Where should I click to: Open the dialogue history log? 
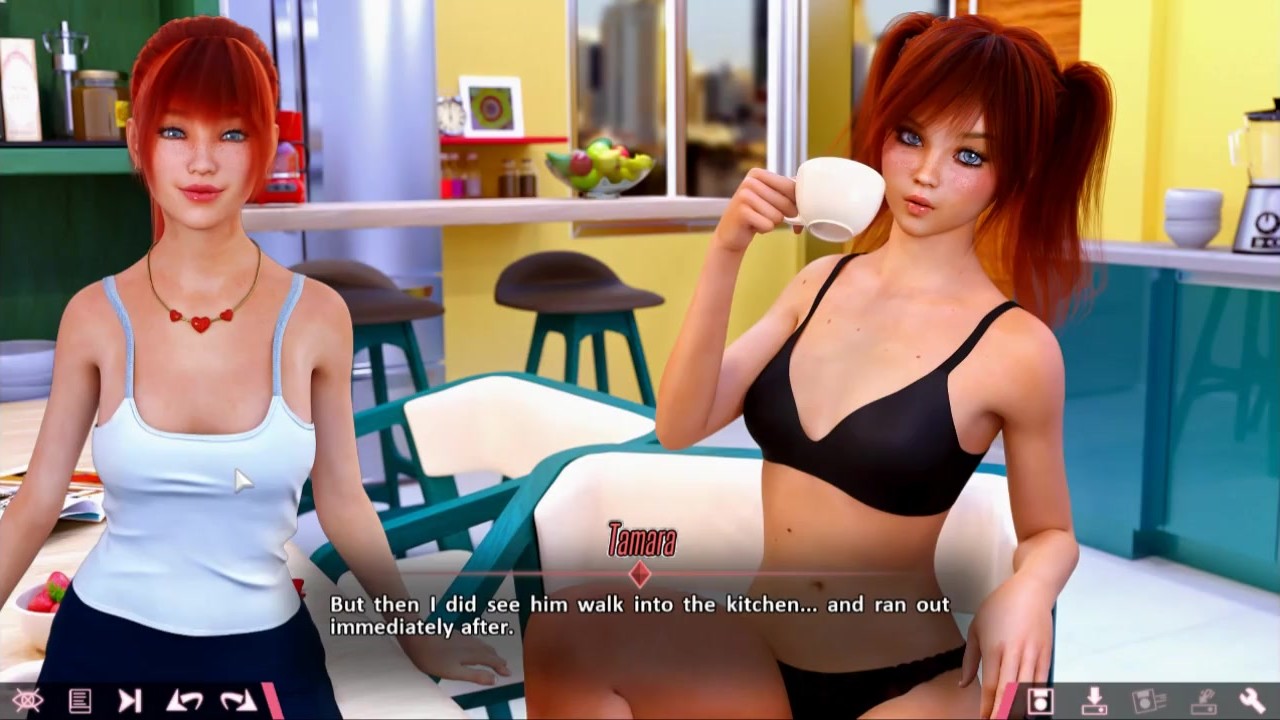coord(80,700)
